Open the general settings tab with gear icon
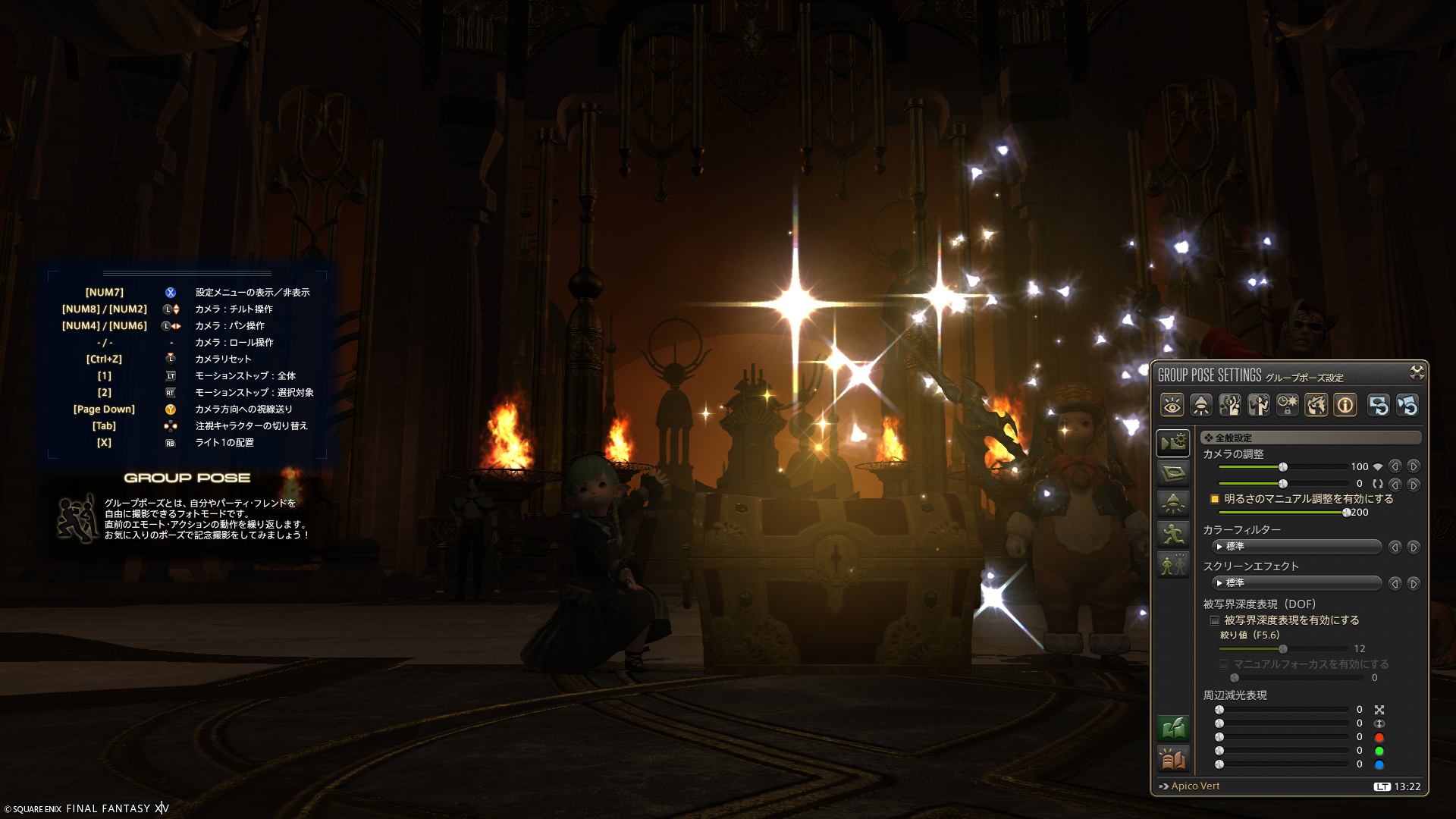The width and height of the screenshot is (1456, 819). coord(1172,443)
